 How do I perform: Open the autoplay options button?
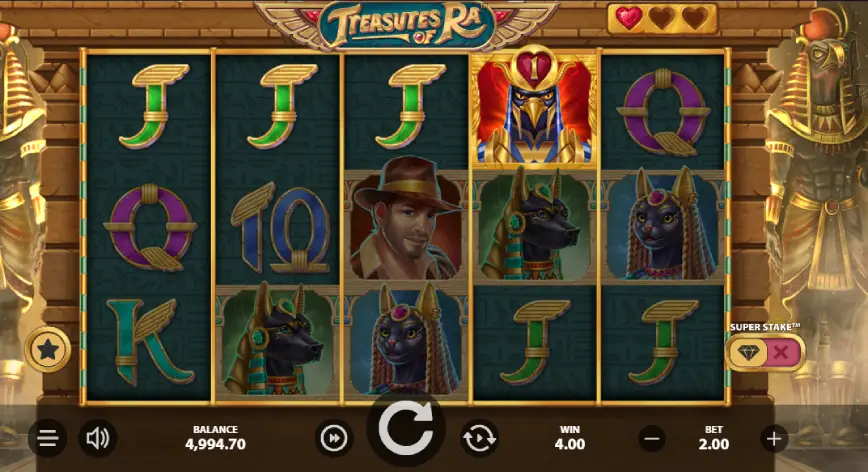coord(479,438)
